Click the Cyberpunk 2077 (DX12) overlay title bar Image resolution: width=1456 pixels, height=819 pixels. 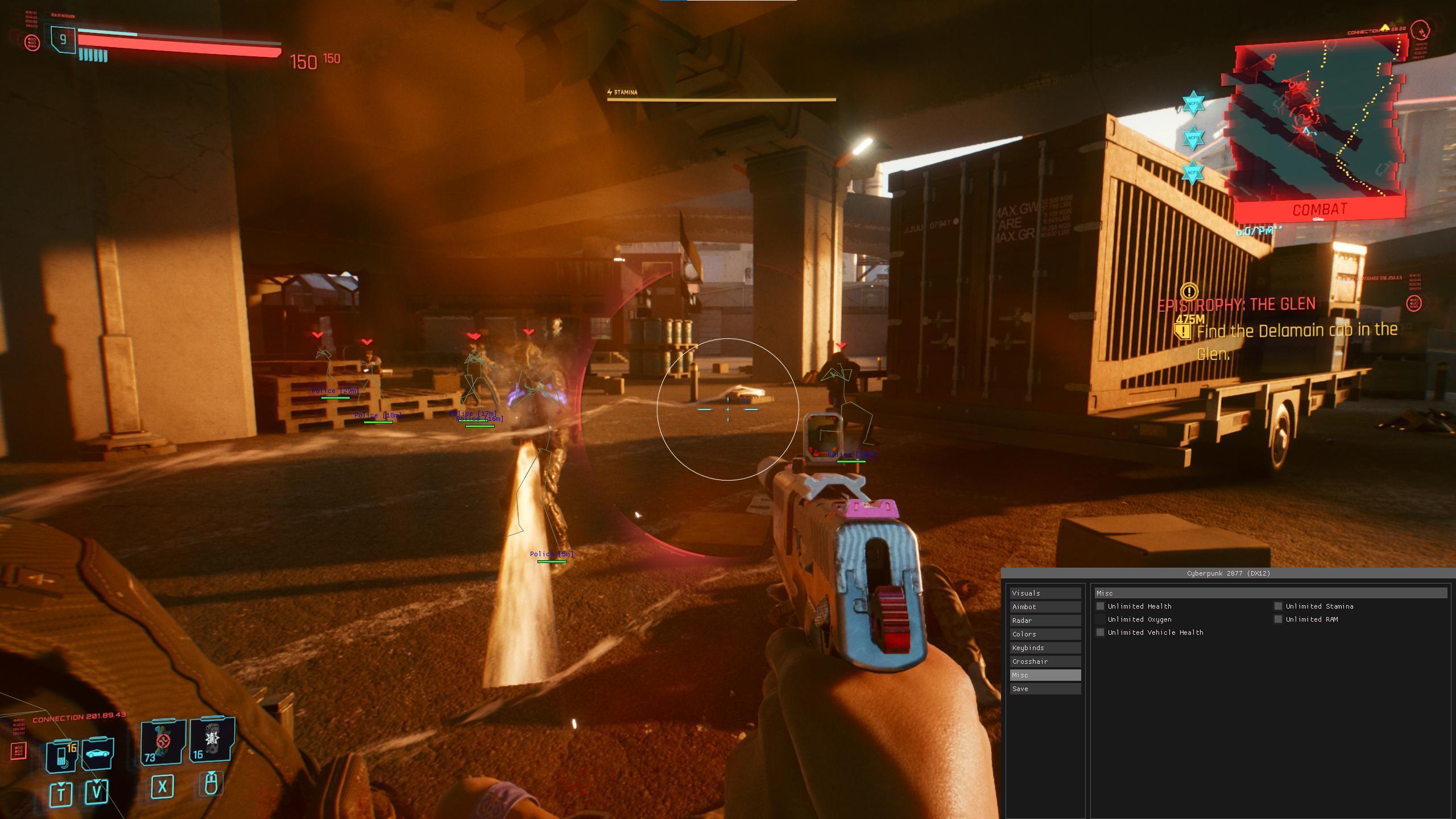(1228, 573)
